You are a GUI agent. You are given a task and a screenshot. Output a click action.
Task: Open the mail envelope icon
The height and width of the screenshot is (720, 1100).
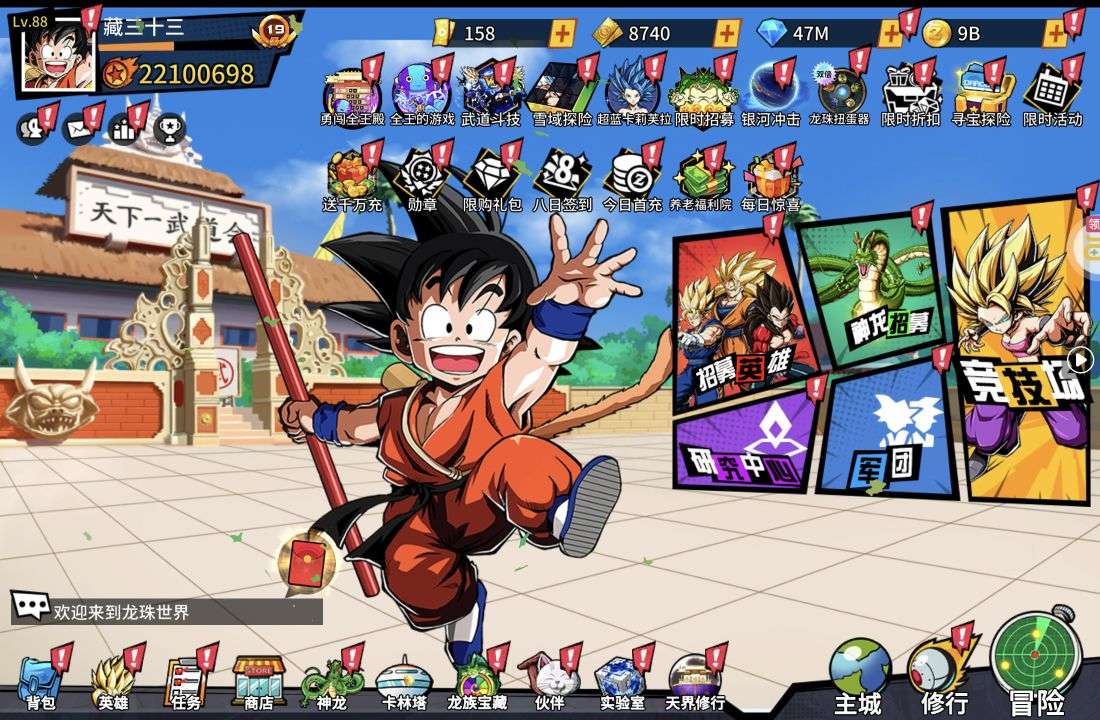pos(77,129)
